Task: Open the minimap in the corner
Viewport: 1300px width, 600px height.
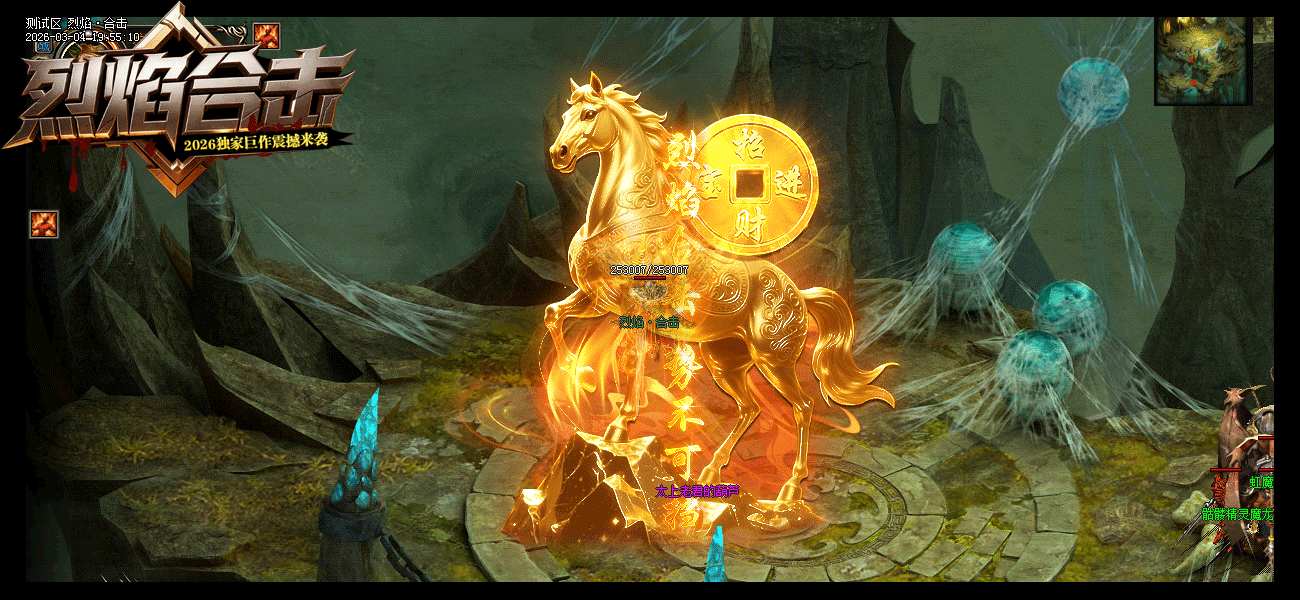Action: [1202, 59]
